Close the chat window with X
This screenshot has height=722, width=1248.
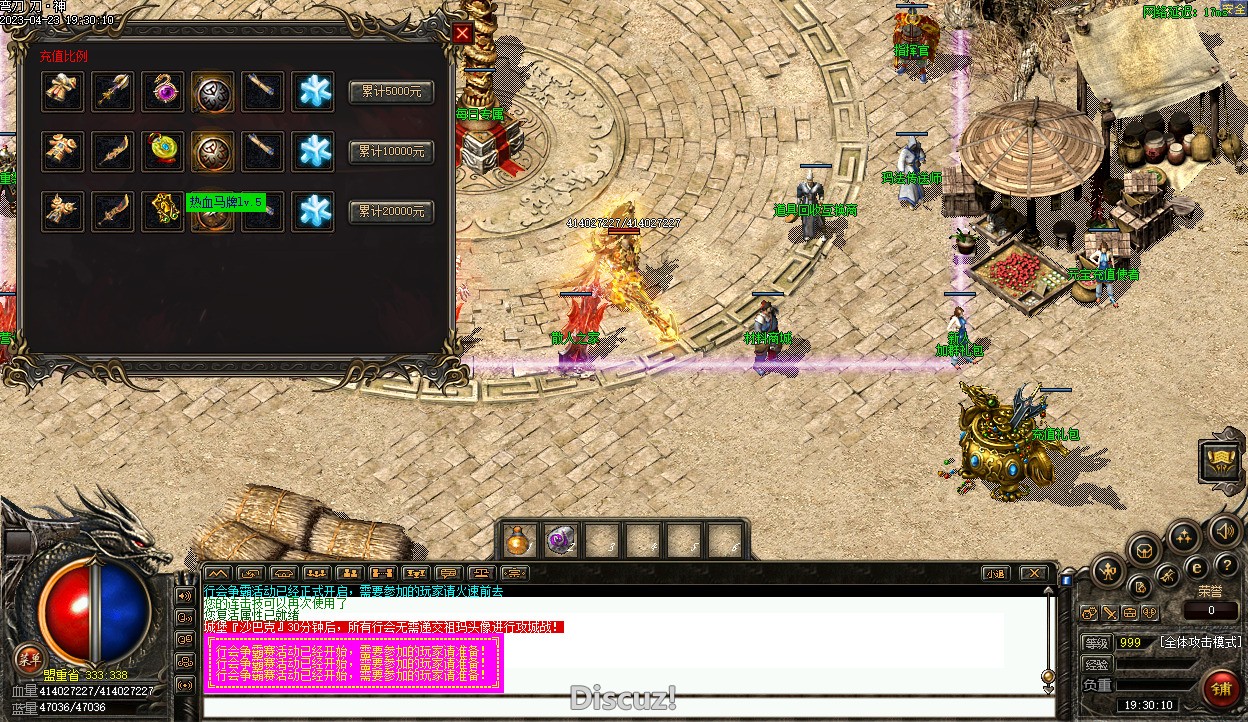pos(1033,573)
